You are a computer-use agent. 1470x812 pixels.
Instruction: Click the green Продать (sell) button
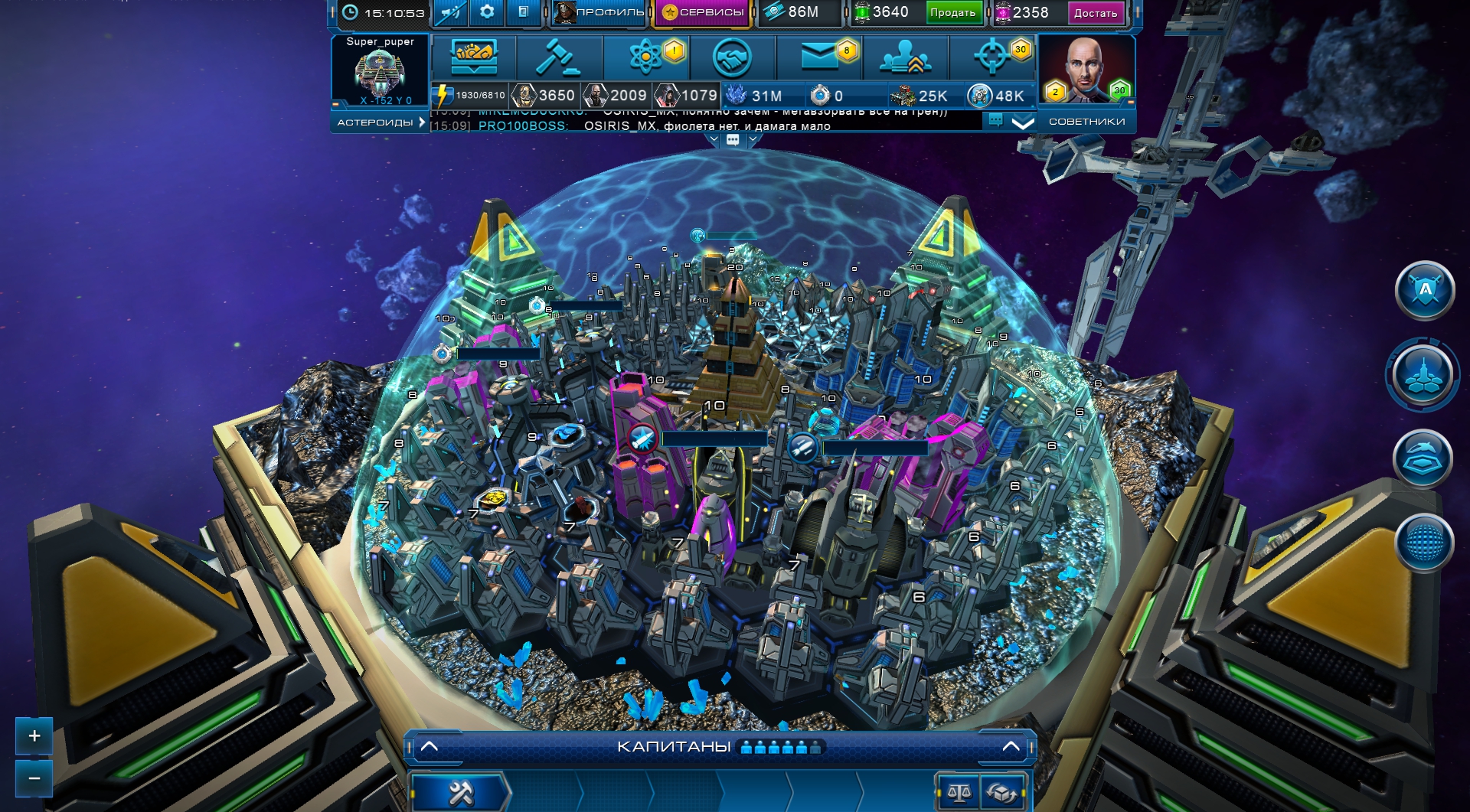(x=952, y=12)
